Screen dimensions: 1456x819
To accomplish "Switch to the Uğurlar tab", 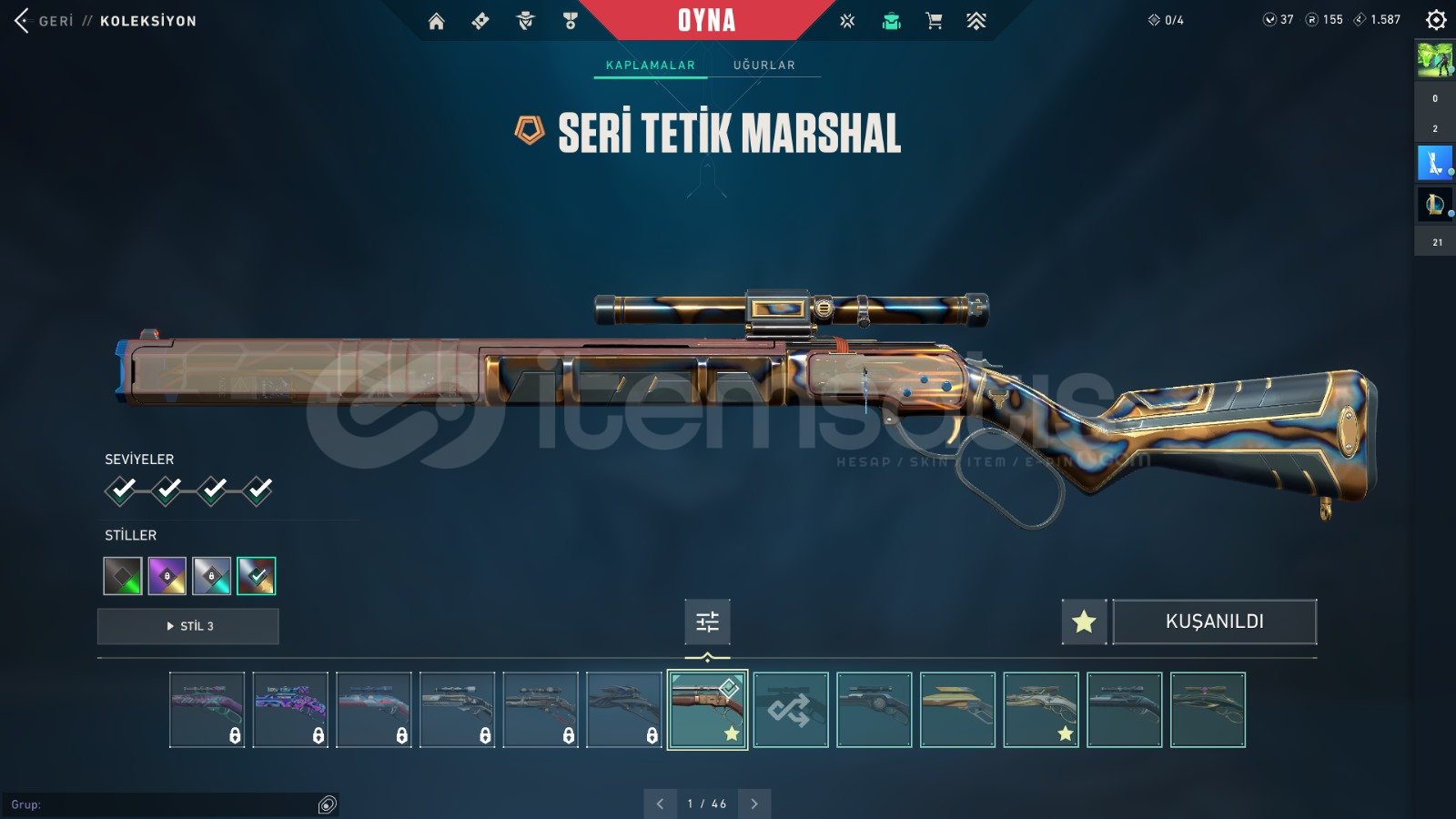I will [763, 65].
